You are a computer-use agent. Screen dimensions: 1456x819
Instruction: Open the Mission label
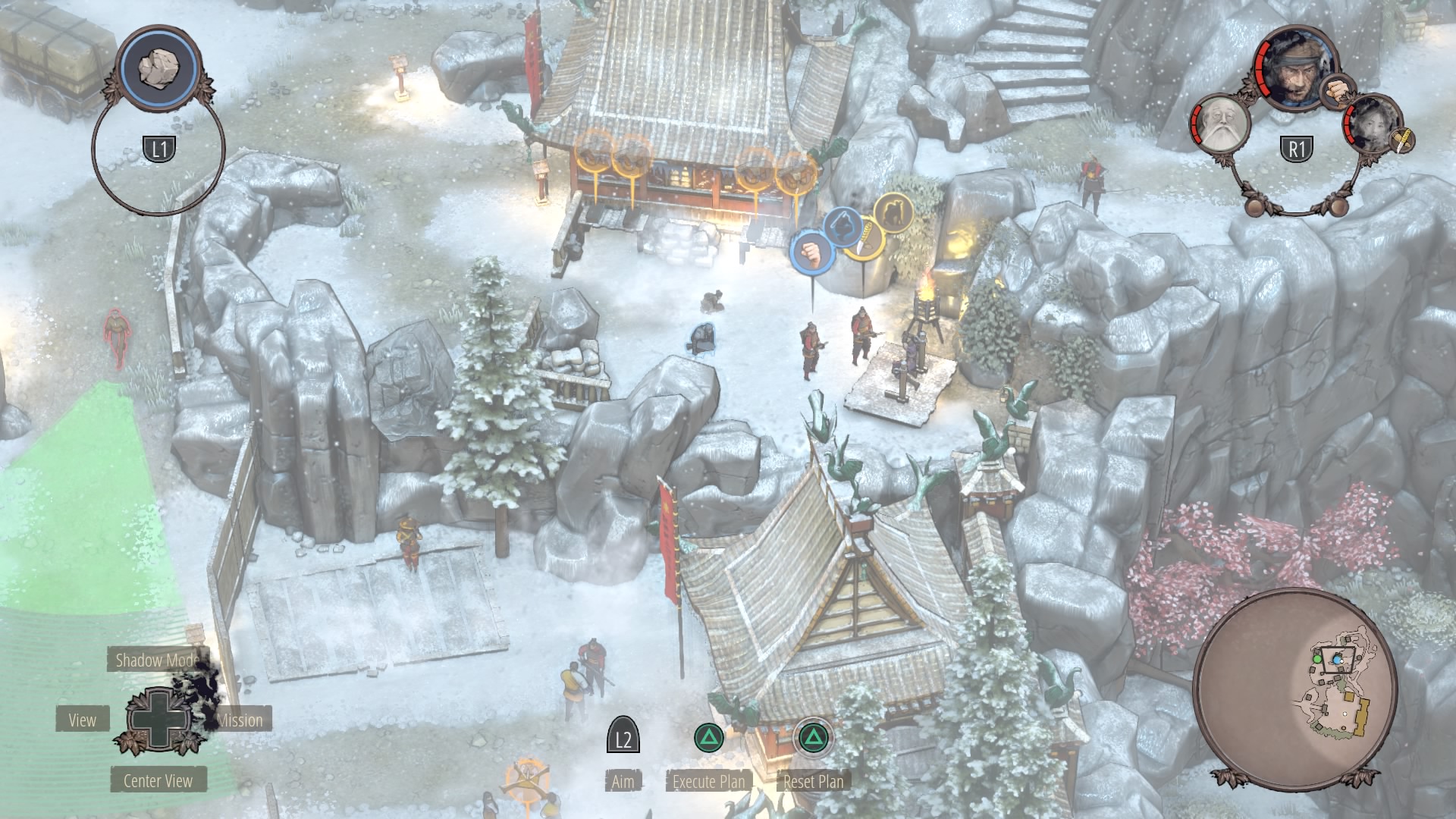241,720
